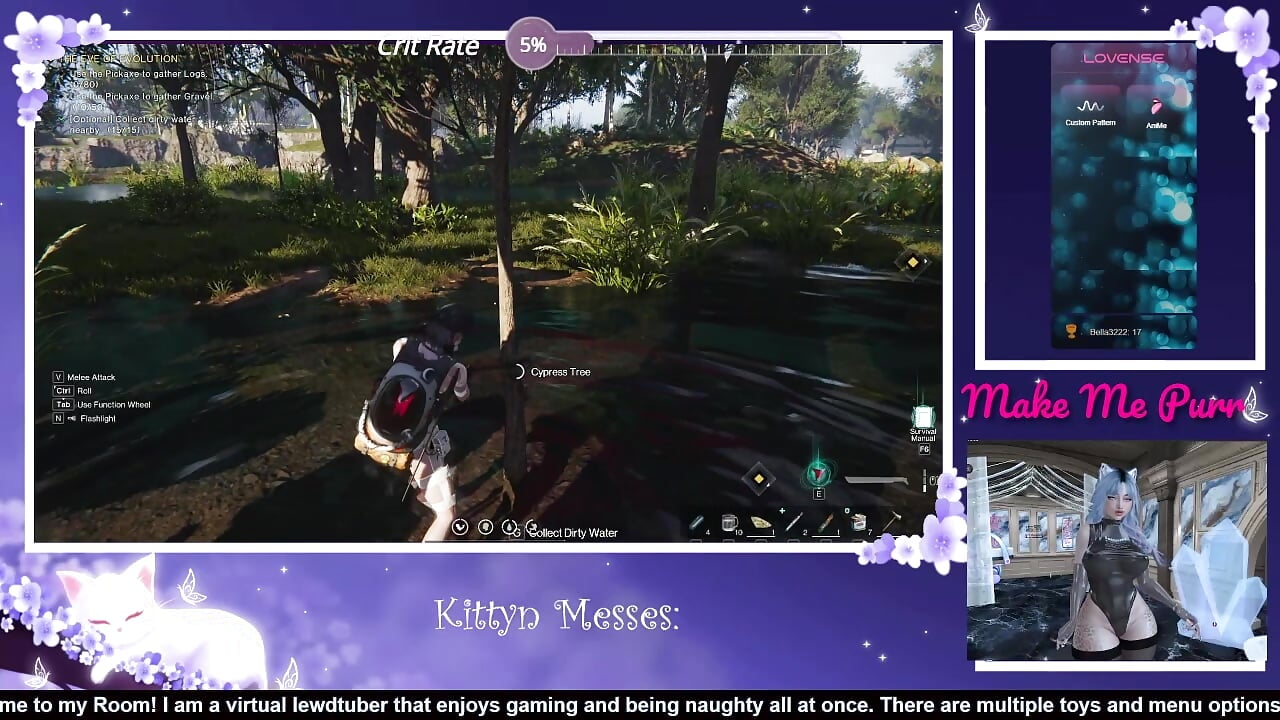Open the Custom Pattern panel on Lovense overlay
The image size is (1280, 720).
1089,108
